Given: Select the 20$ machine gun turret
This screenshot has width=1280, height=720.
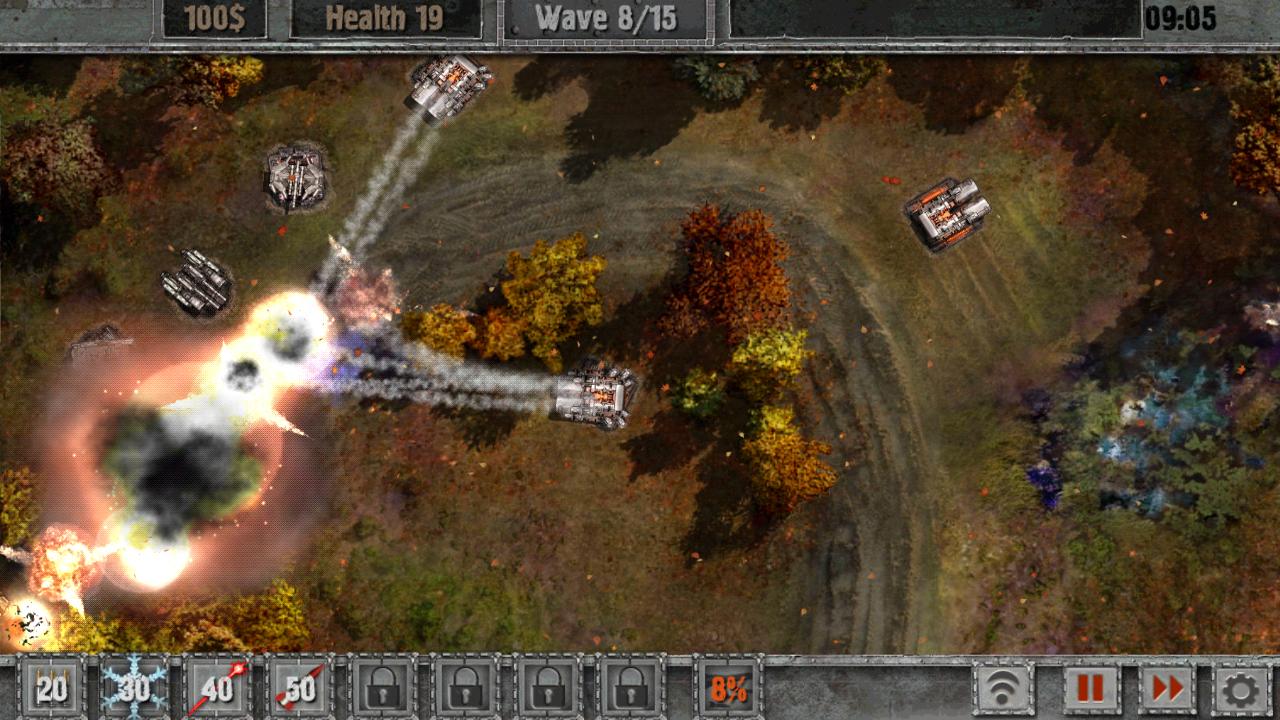Looking at the screenshot, I should point(51,689).
